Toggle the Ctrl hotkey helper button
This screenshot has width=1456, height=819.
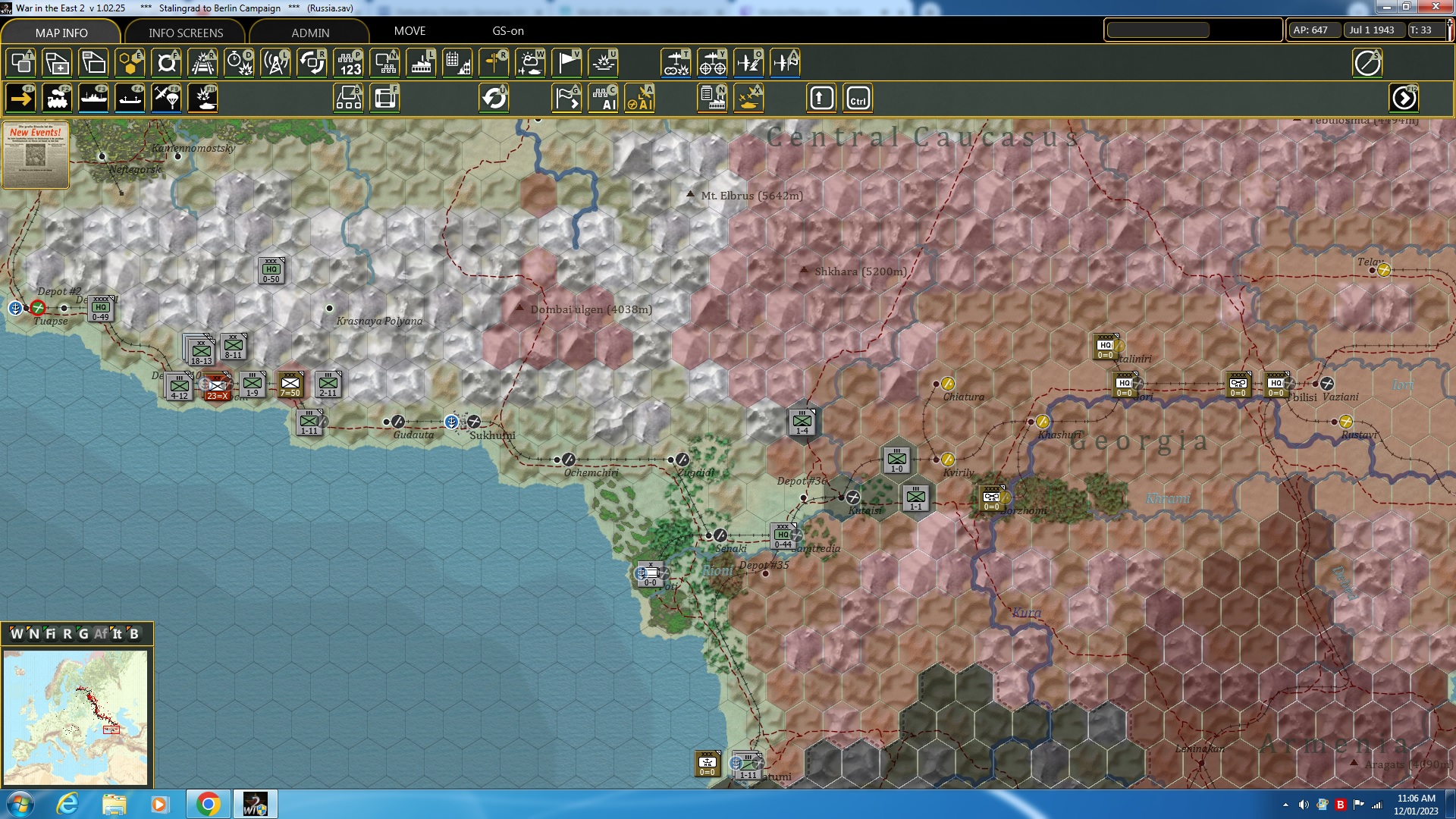(858, 98)
